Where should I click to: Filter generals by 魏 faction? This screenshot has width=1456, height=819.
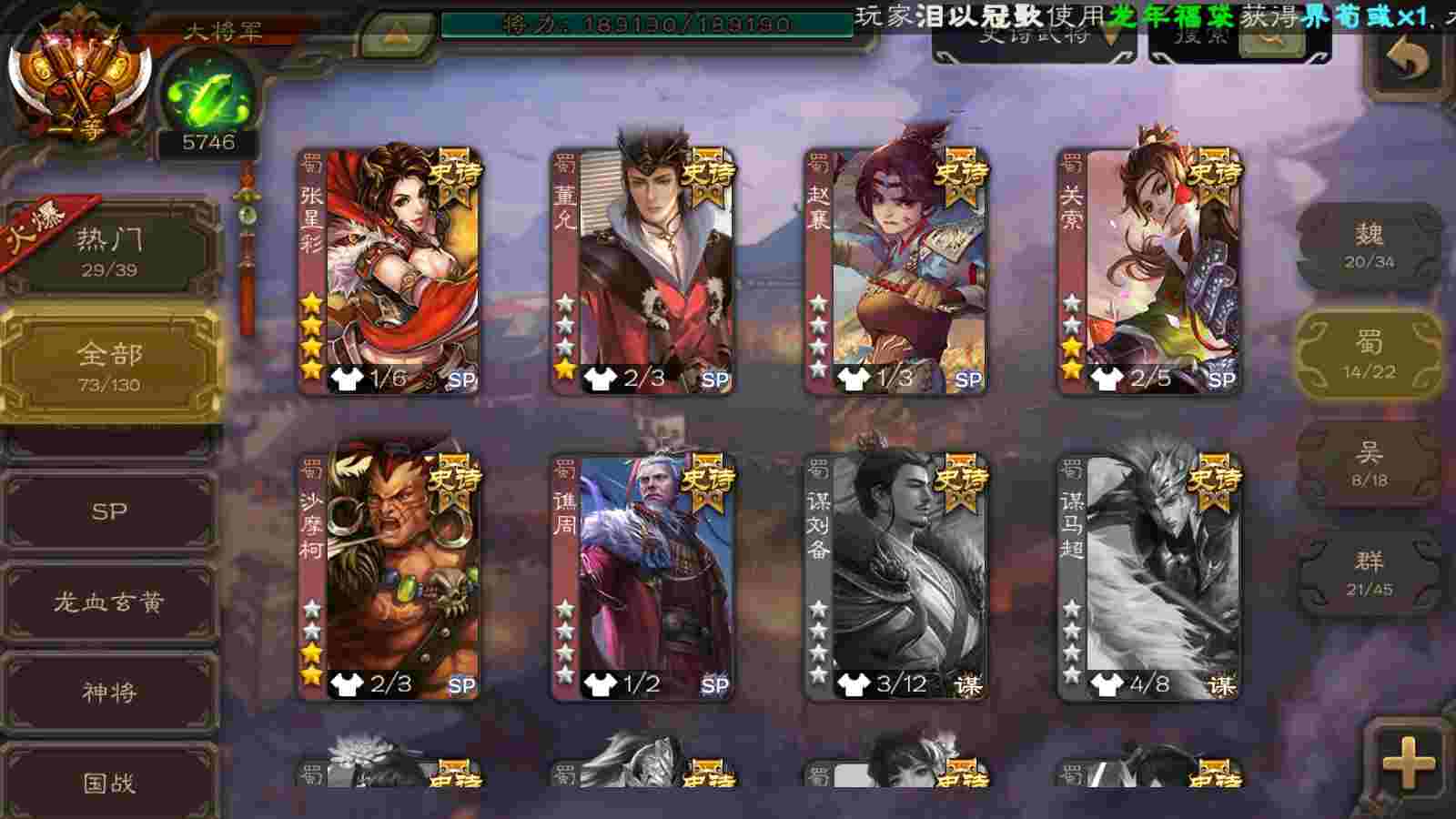coord(1369,246)
